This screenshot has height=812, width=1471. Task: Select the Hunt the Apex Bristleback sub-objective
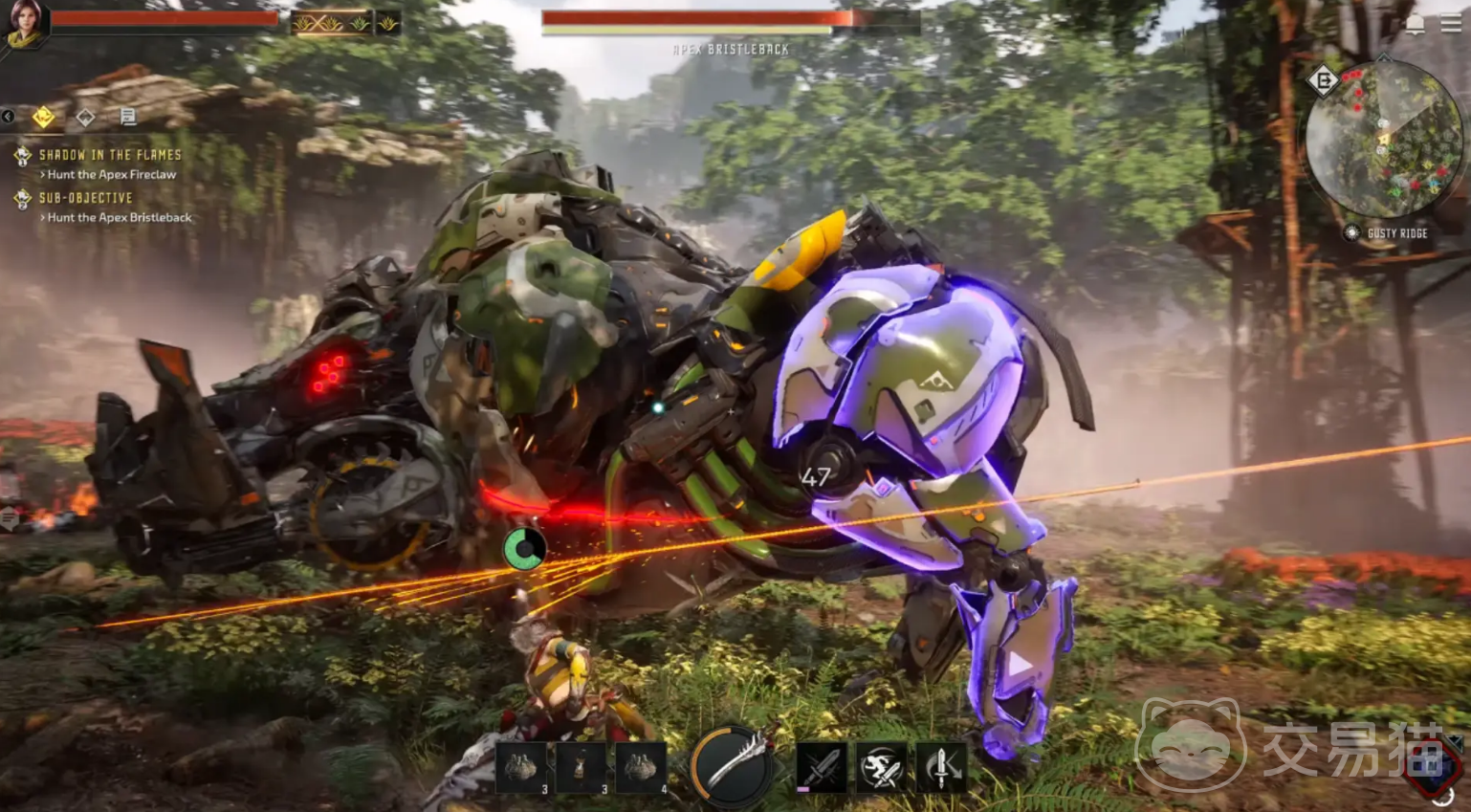point(119,217)
